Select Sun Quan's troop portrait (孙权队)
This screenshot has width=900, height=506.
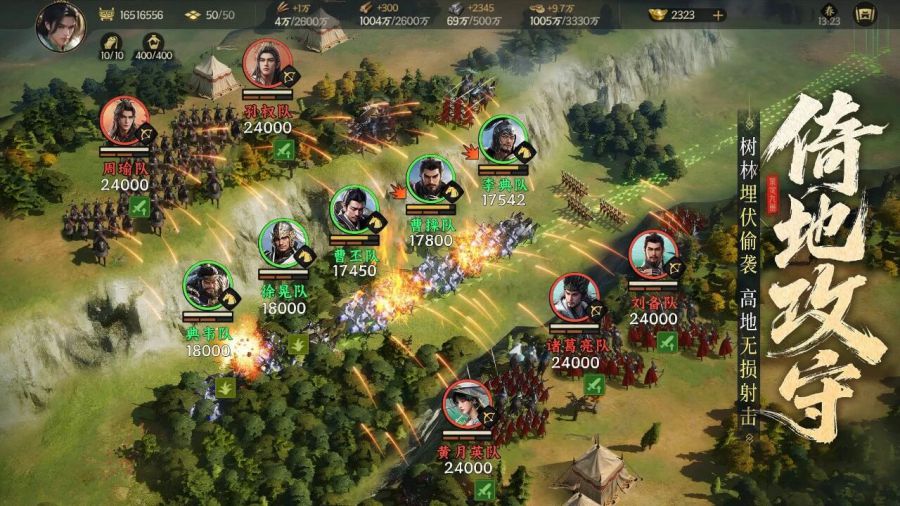(267, 63)
